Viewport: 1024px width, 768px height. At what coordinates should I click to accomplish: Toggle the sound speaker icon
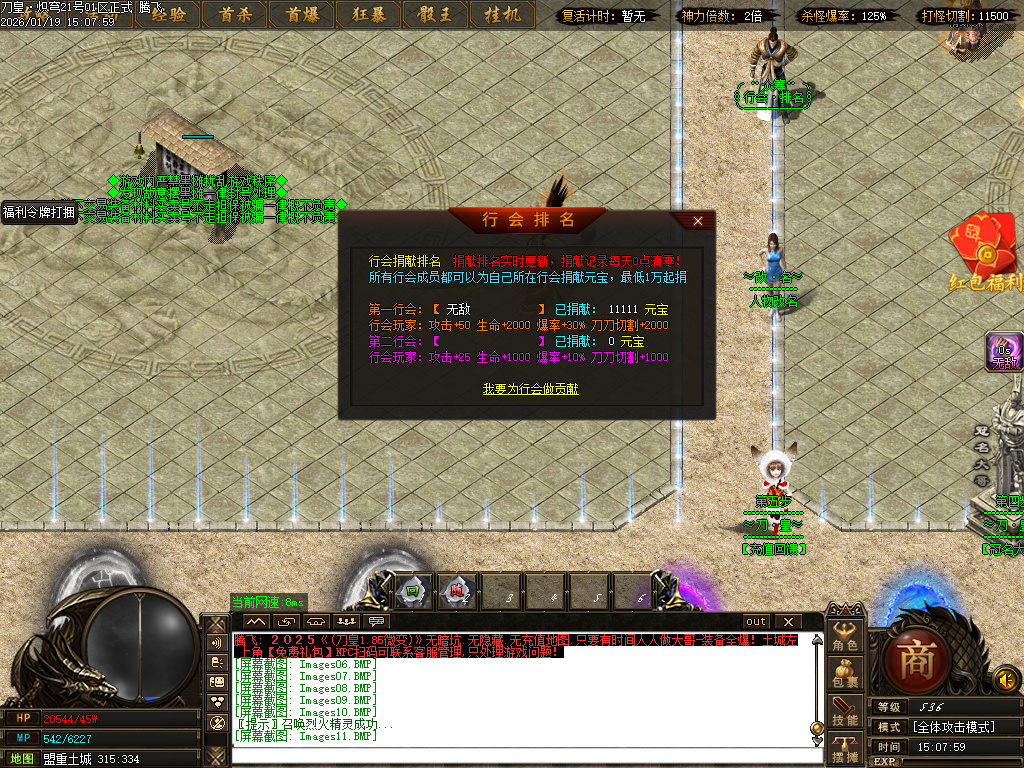(1006, 680)
